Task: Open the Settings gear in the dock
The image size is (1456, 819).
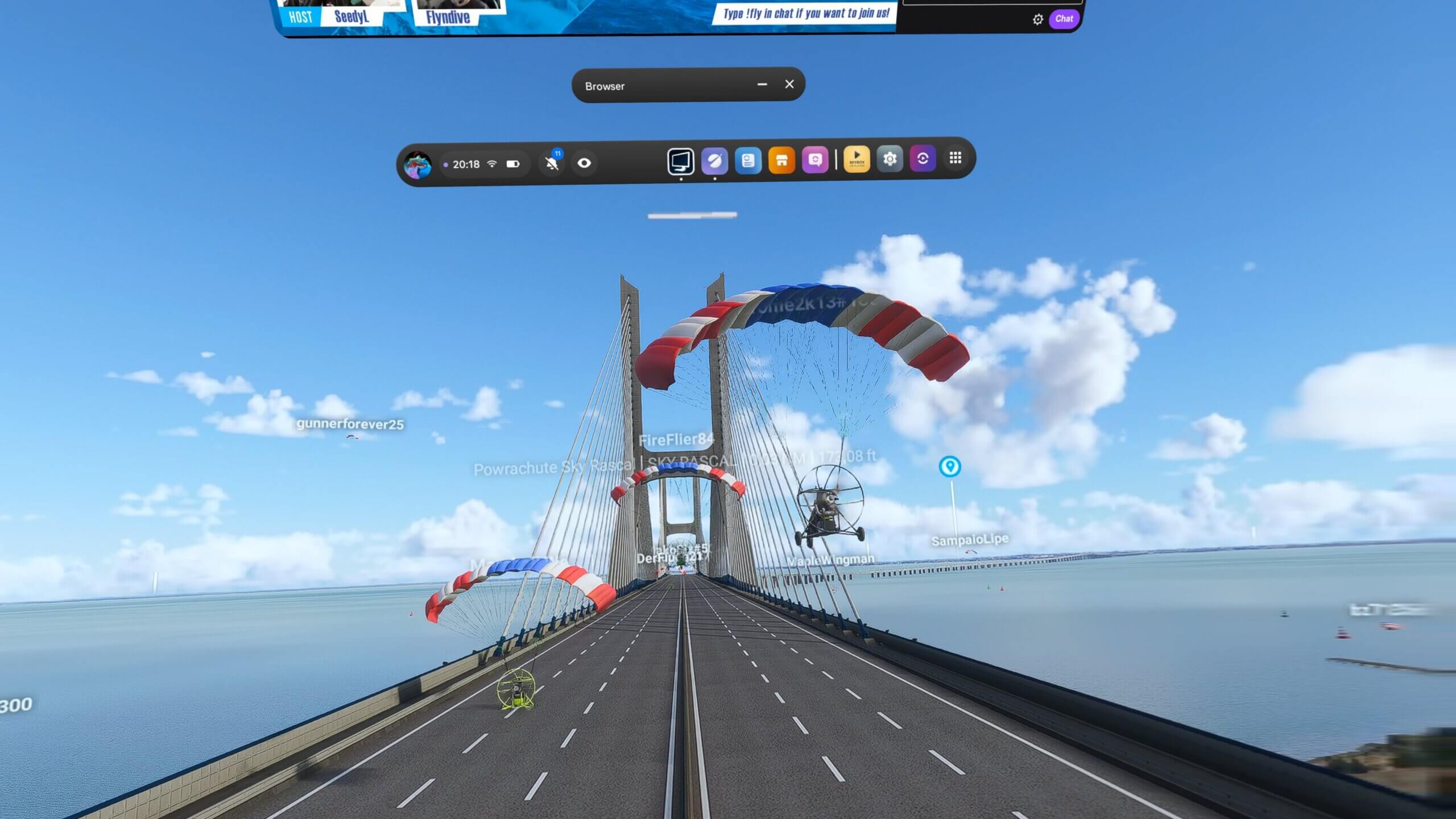Action: coord(890,160)
